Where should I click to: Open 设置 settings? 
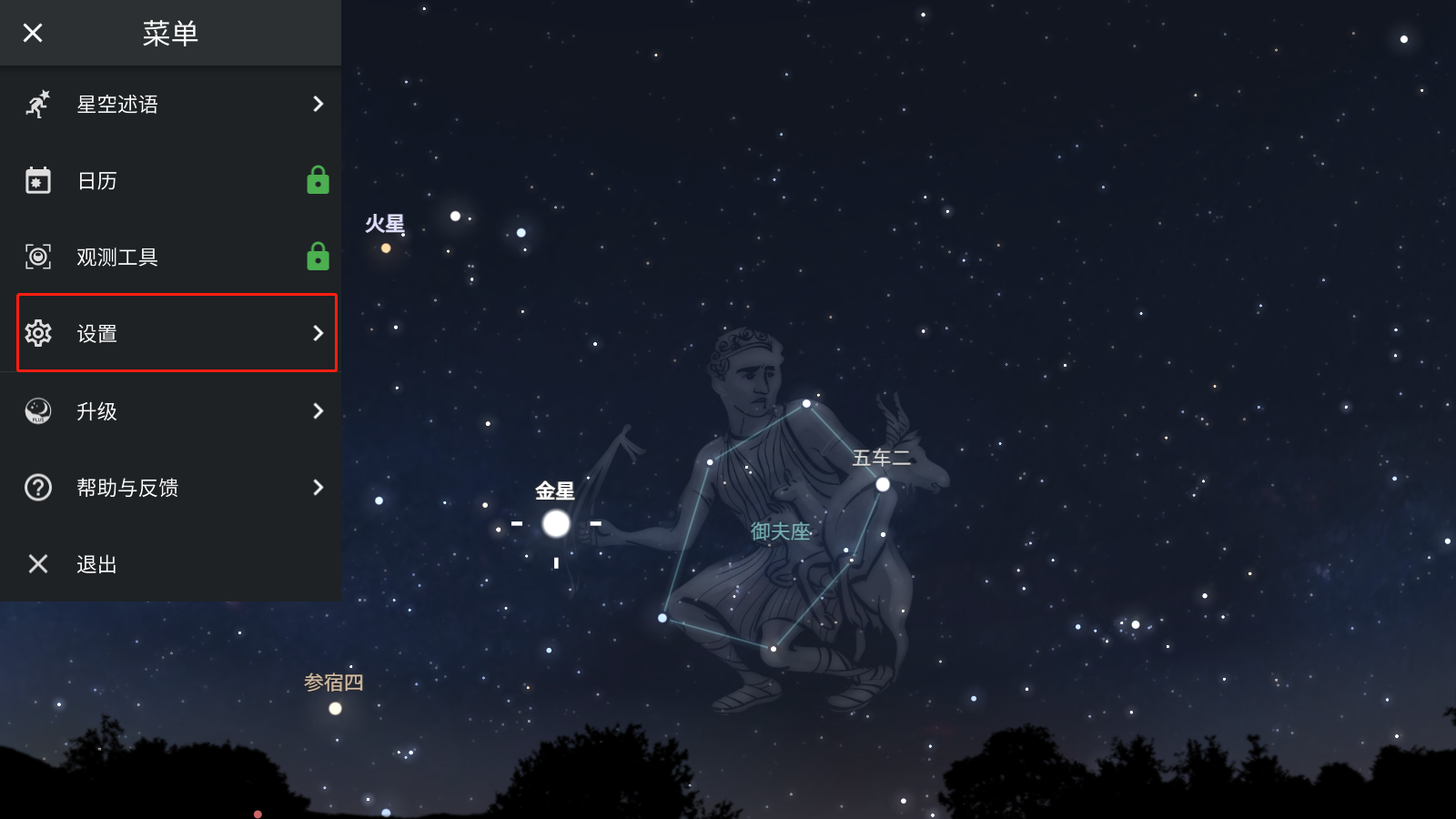[x=173, y=333]
